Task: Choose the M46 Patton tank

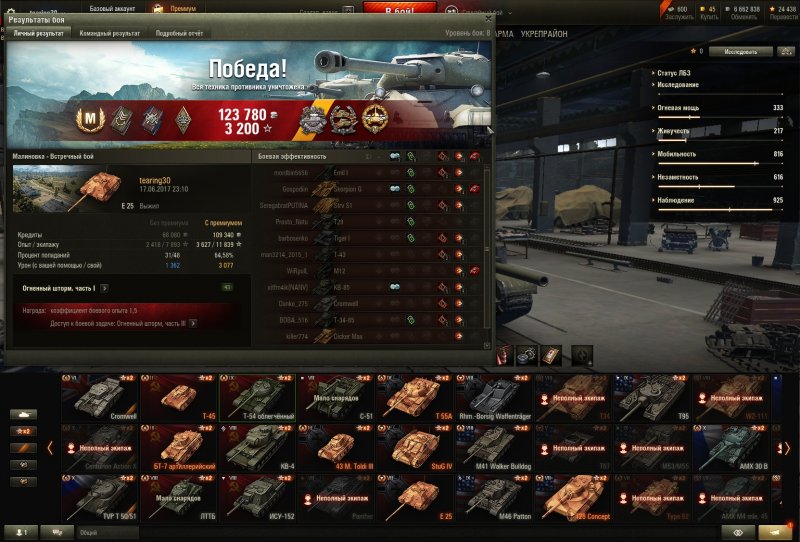Action: point(493,497)
